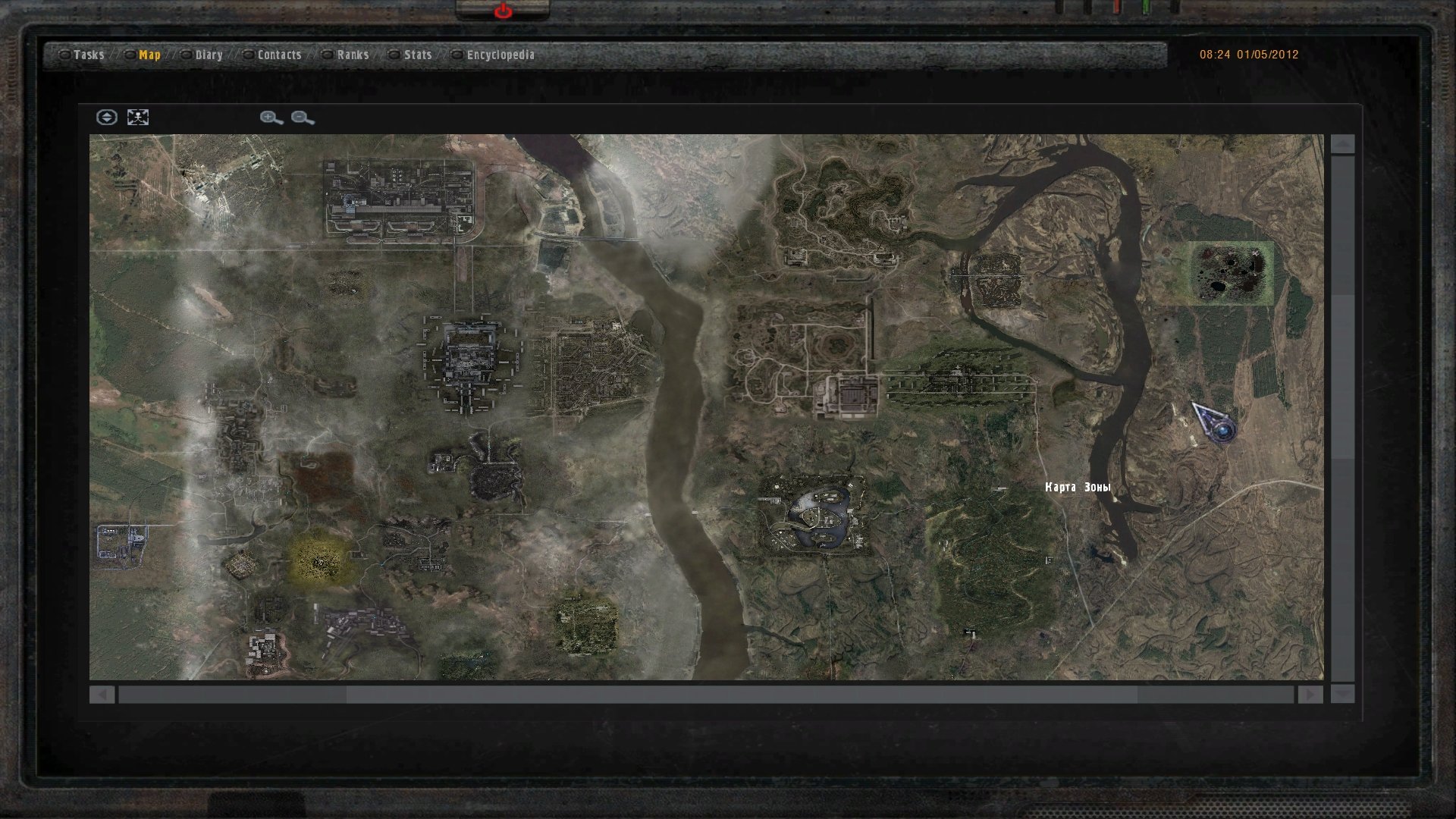
Task: View the Stats tab
Action: [417, 55]
